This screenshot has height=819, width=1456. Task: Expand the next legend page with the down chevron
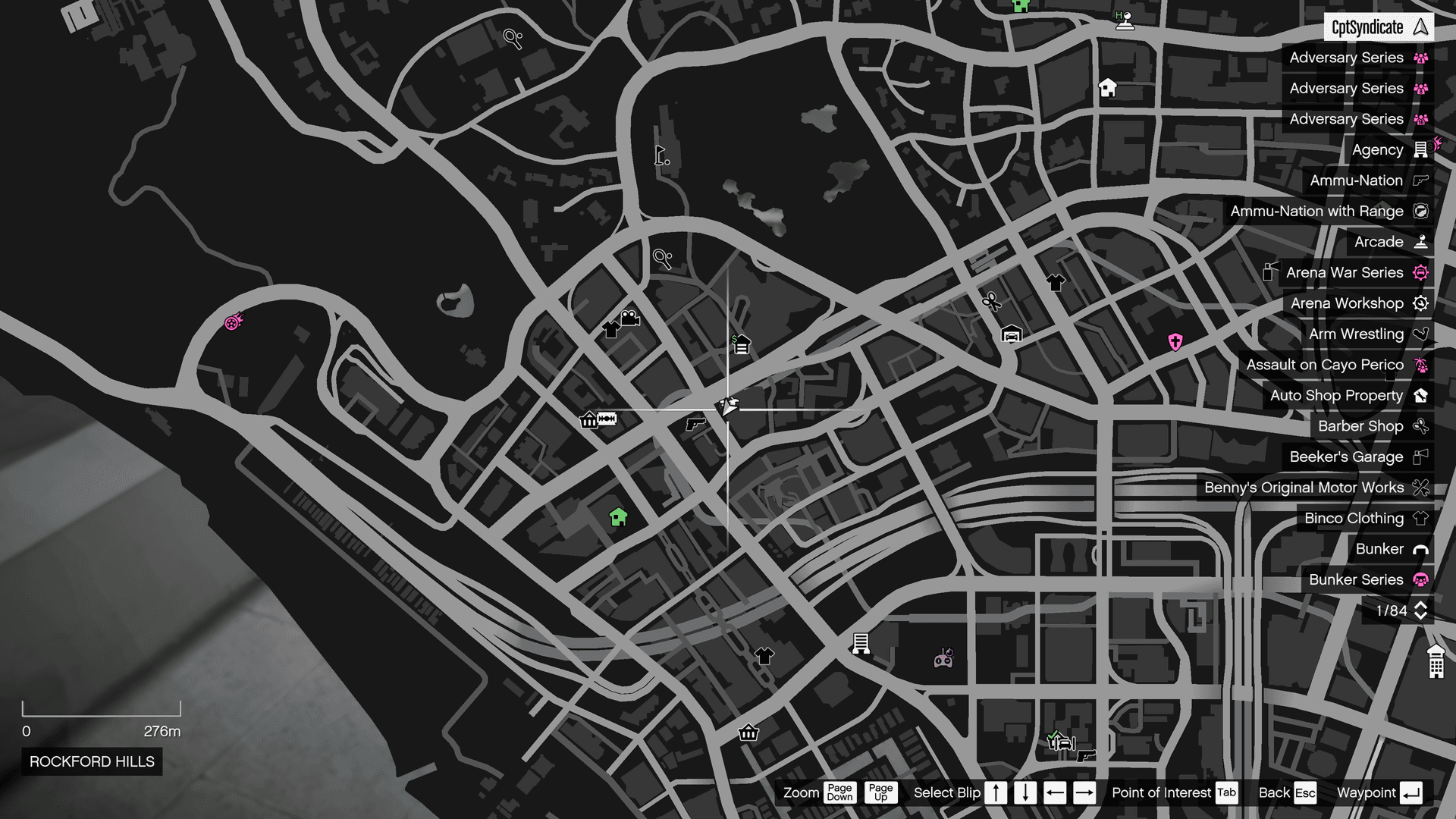[1420, 615]
